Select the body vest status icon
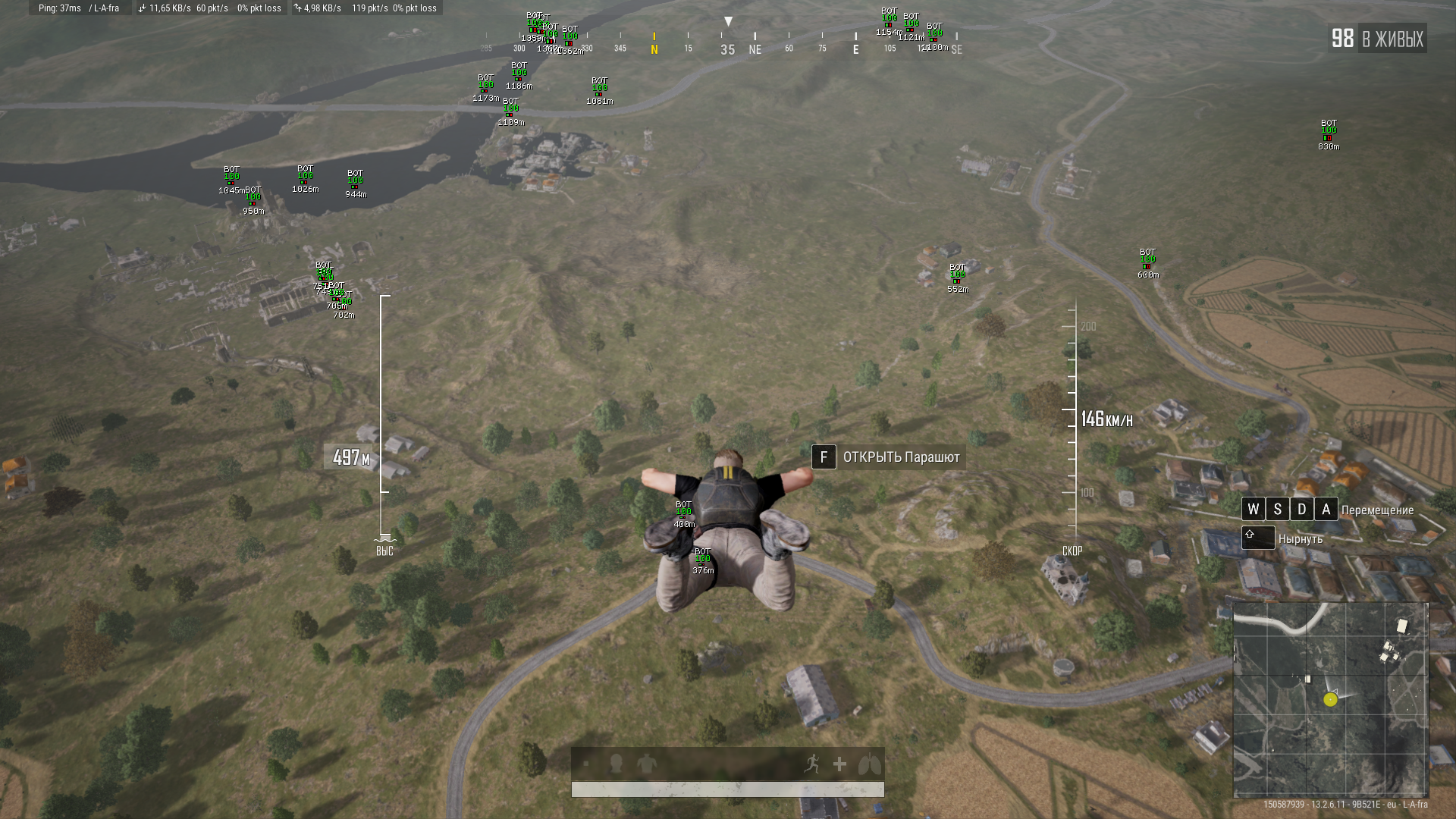1456x819 pixels. coord(646,764)
